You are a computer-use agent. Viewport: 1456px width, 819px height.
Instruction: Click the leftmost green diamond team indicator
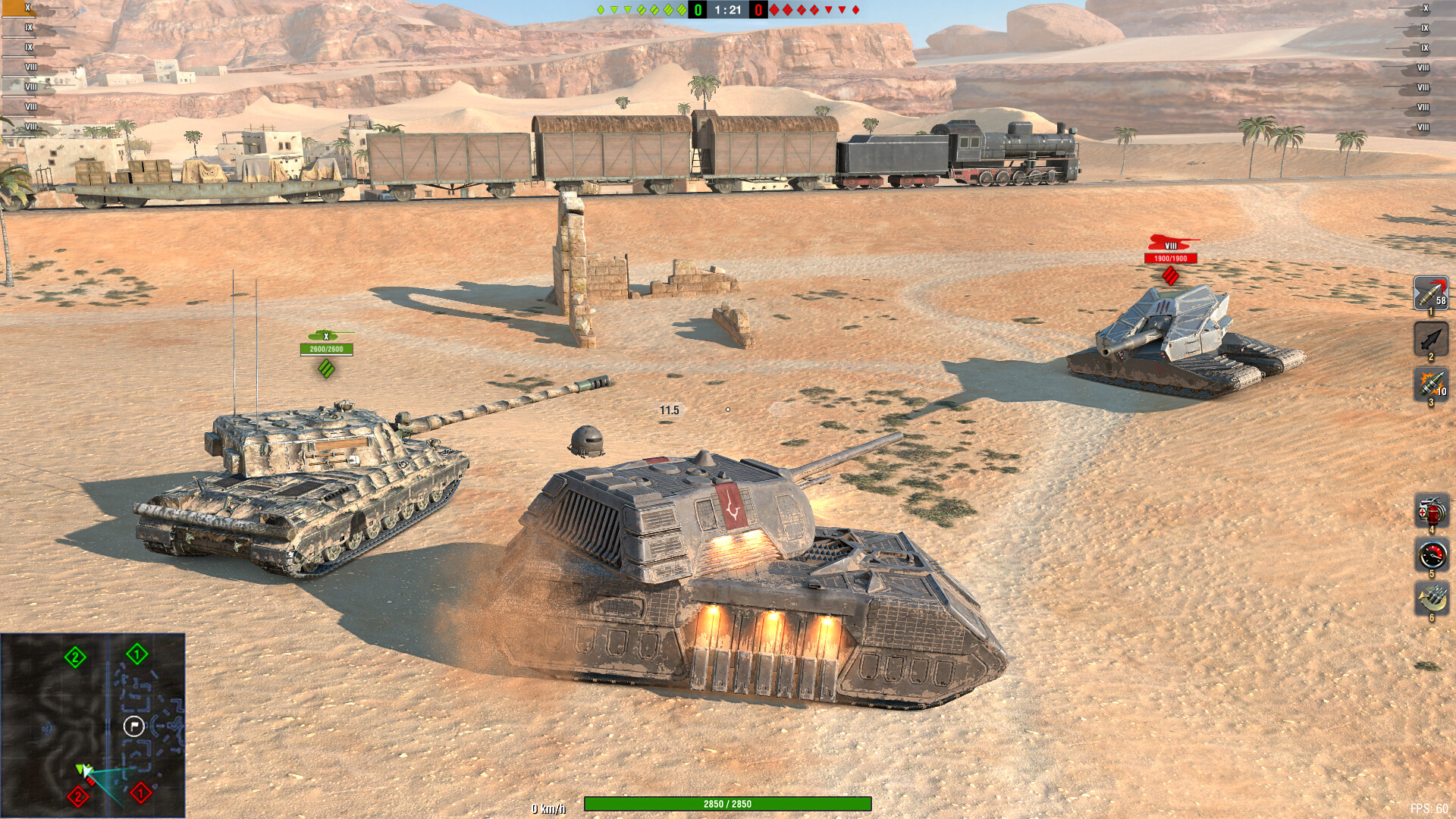tap(599, 10)
